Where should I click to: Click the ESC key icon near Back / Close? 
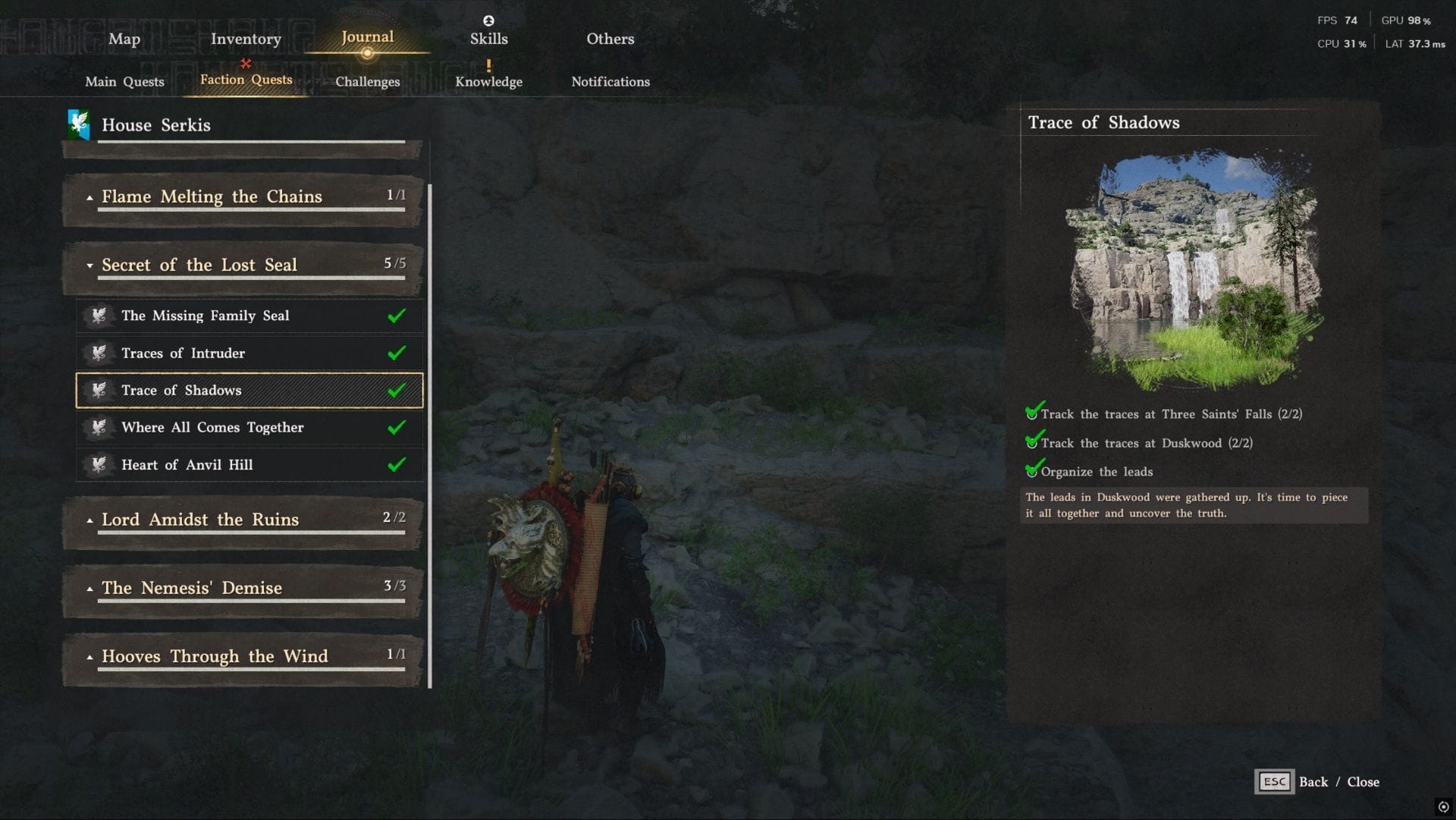click(x=1274, y=781)
